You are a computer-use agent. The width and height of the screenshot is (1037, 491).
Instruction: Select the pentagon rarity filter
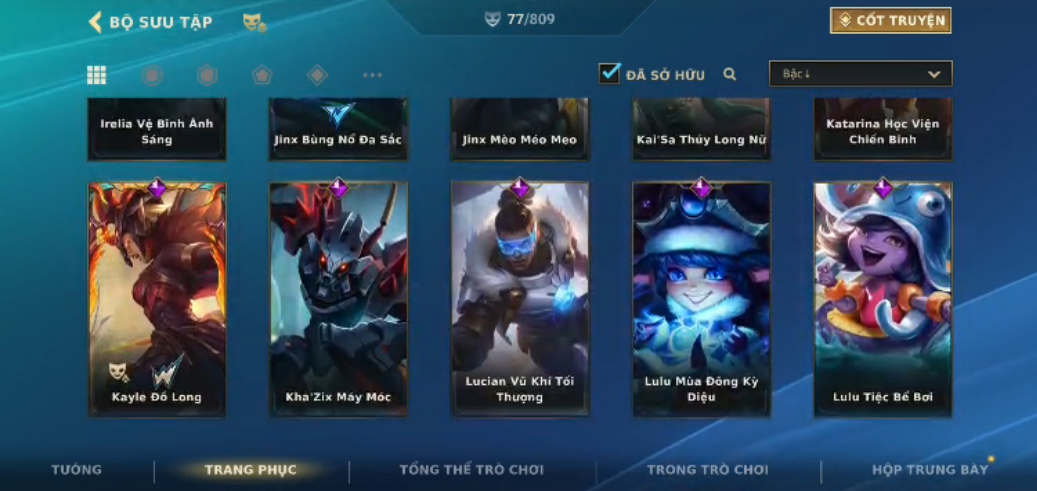(x=262, y=75)
